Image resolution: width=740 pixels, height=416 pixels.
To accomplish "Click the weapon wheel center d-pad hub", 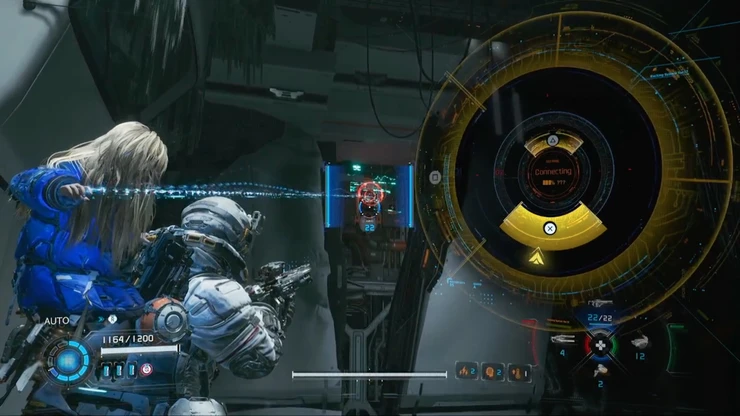I will [x=601, y=343].
